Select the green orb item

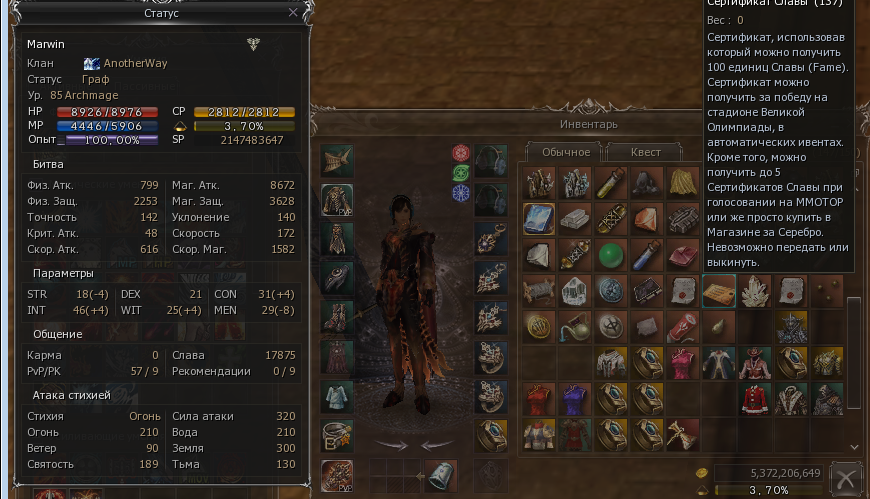611,254
